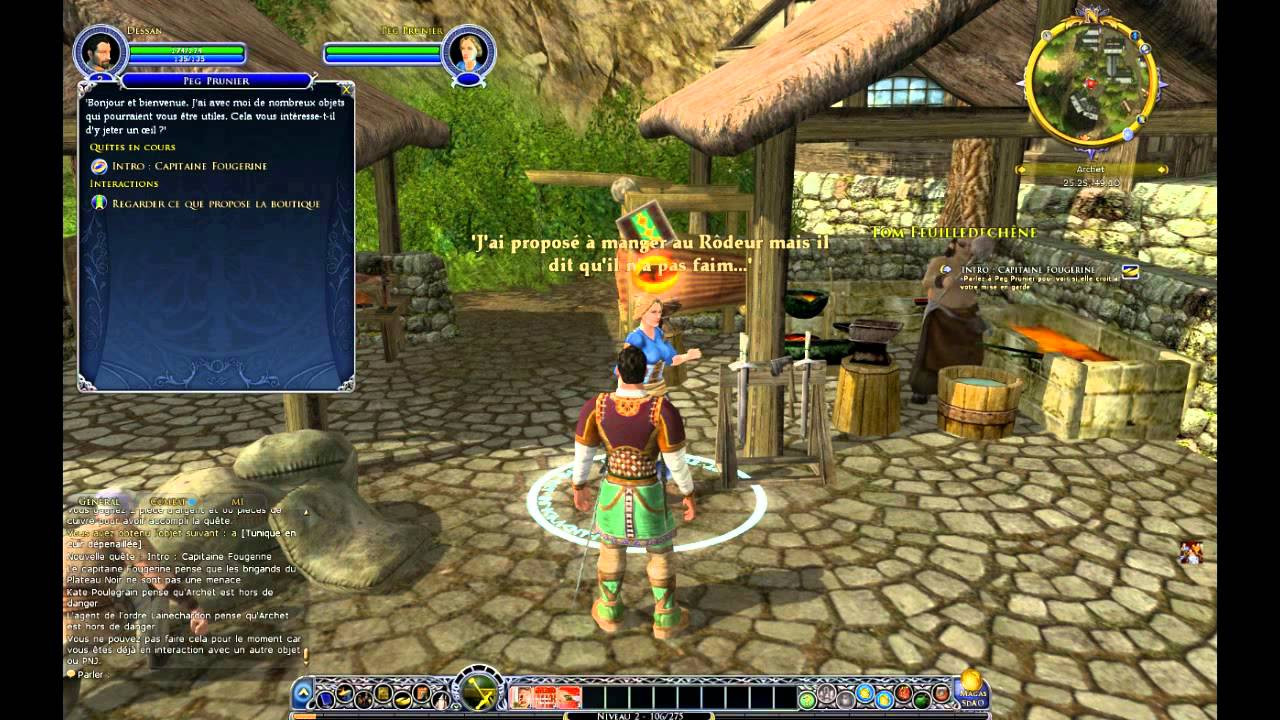
Task: Open the Magasin SdAO store button
Action: [971, 689]
